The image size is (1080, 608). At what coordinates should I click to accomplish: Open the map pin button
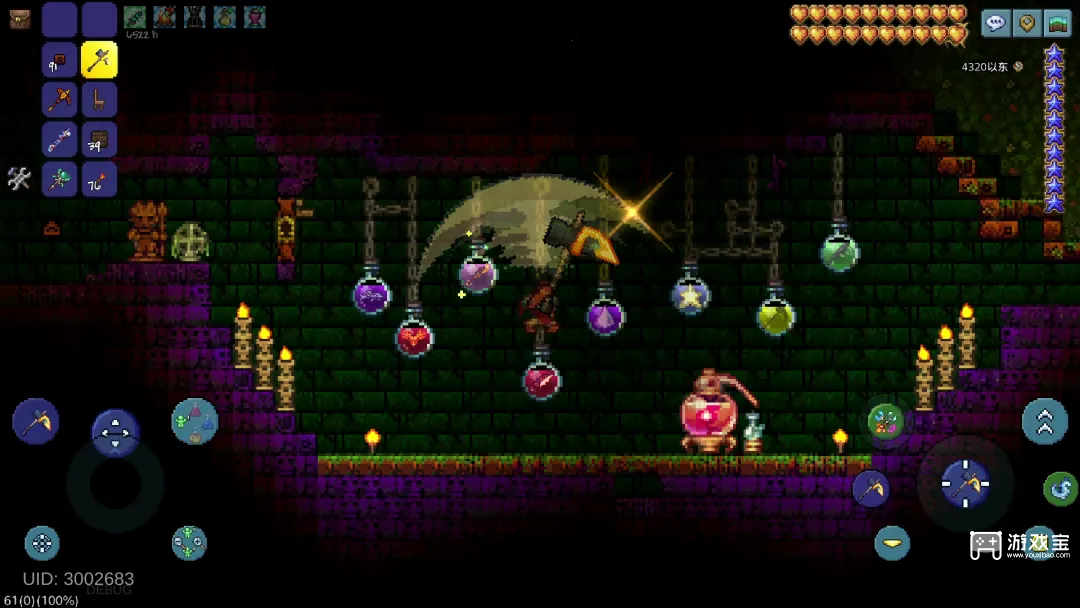click(x=1026, y=23)
